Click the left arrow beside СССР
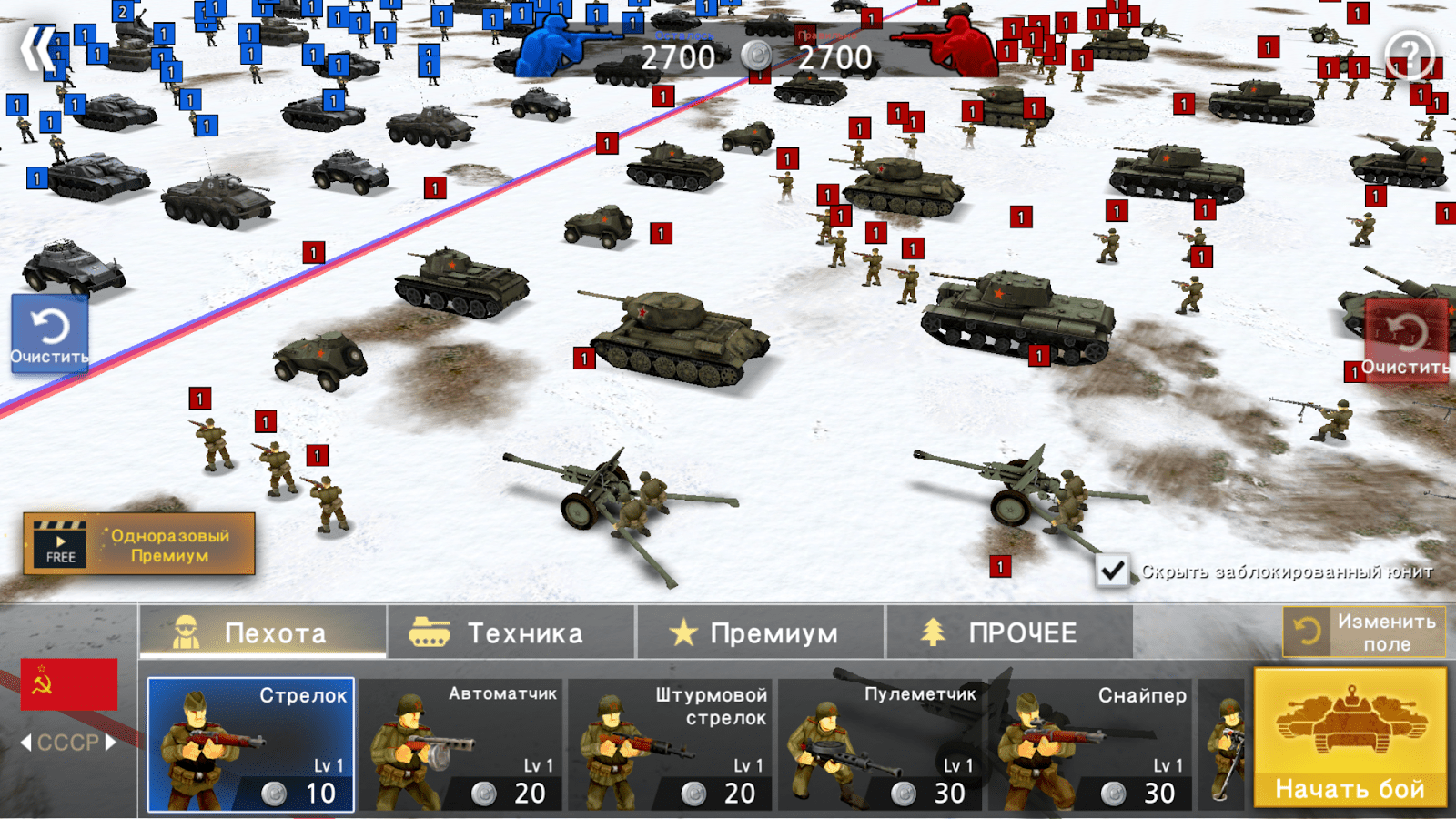The height and width of the screenshot is (819, 1456). [x=25, y=743]
